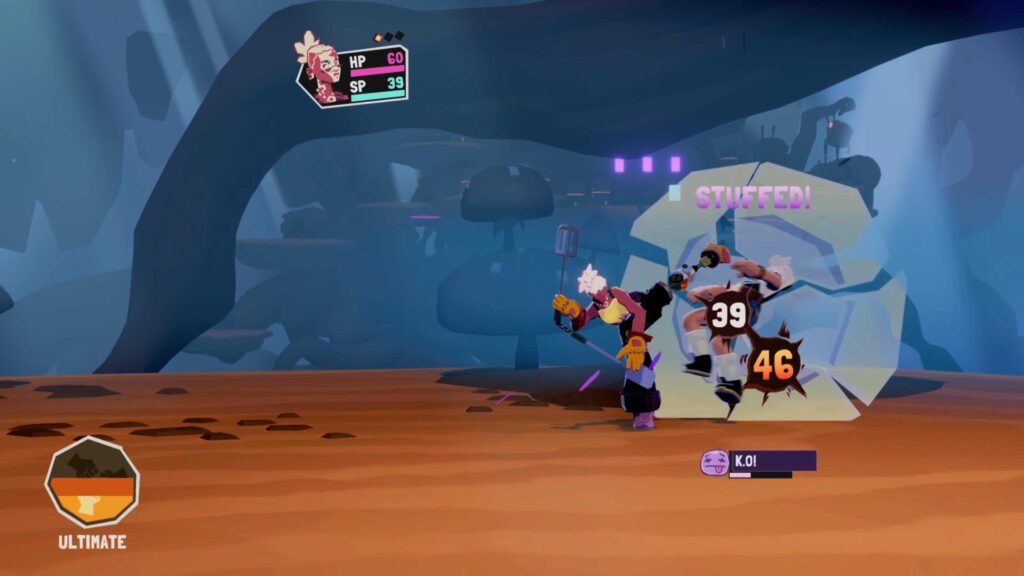This screenshot has height=576, width=1024.
Task: Activate the Ultimate ability icon
Action: pyautogui.click(x=92, y=482)
